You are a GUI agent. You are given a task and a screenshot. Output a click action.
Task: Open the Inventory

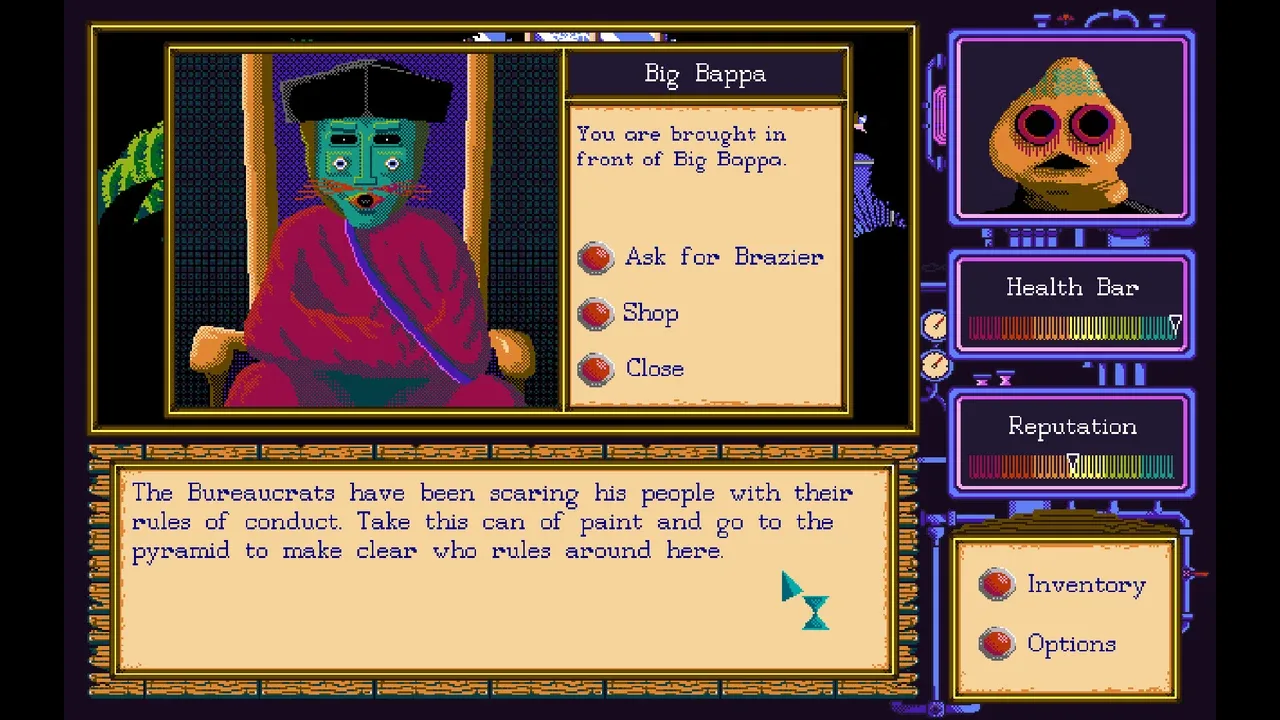(x=1085, y=585)
